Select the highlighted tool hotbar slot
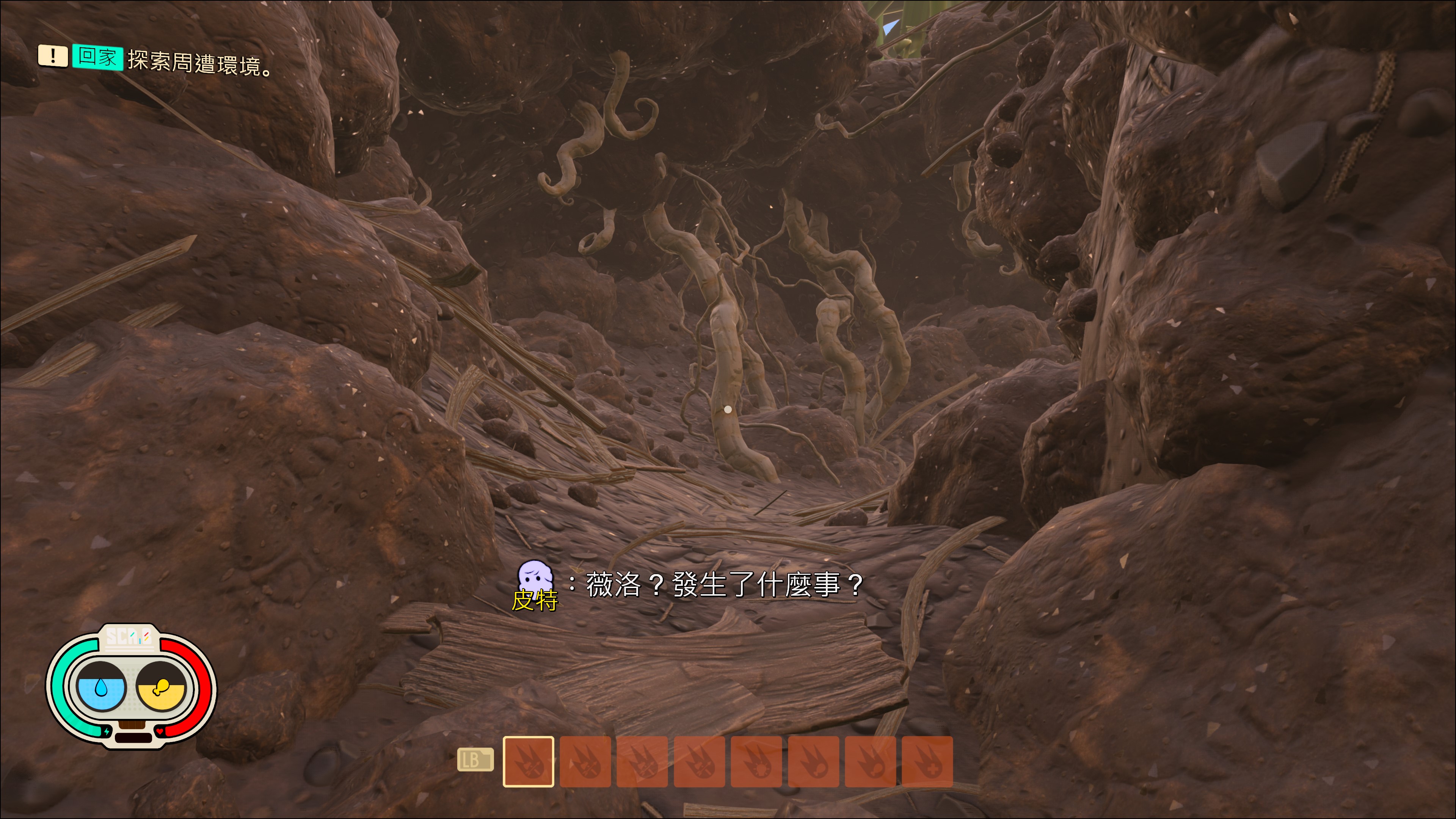The image size is (1456, 819). tap(528, 761)
